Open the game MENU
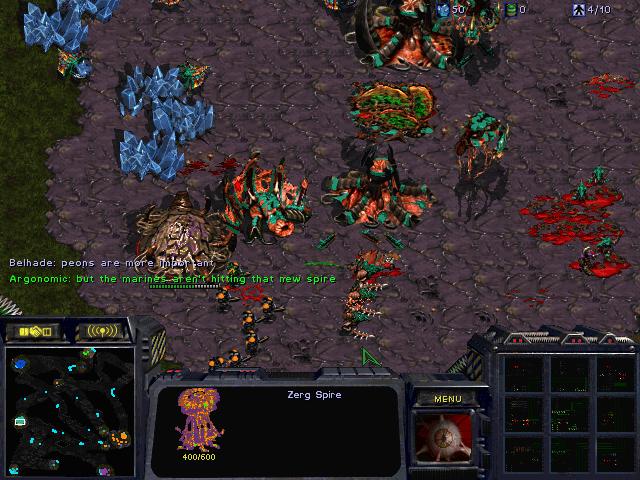 tap(447, 399)
